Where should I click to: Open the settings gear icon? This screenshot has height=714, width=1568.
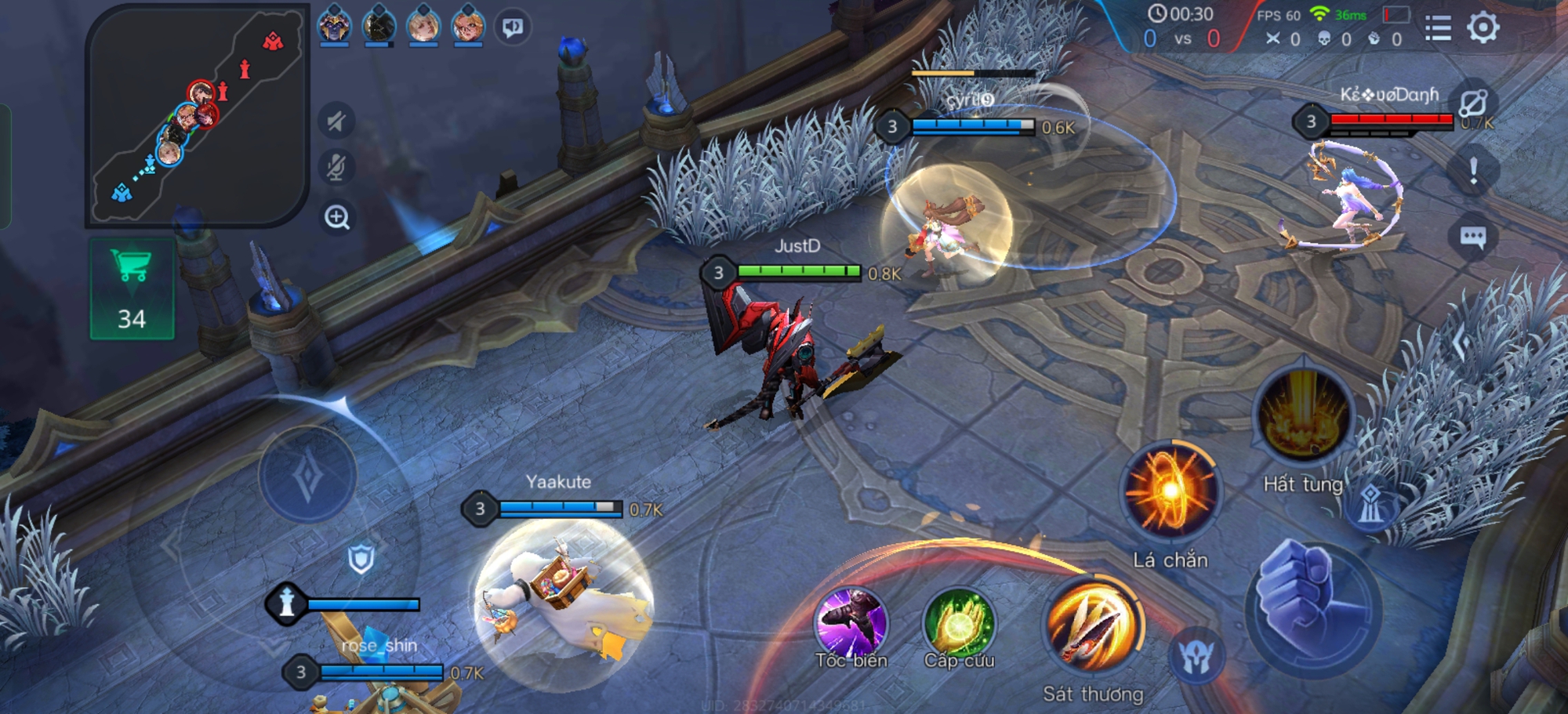(1483, 28)
